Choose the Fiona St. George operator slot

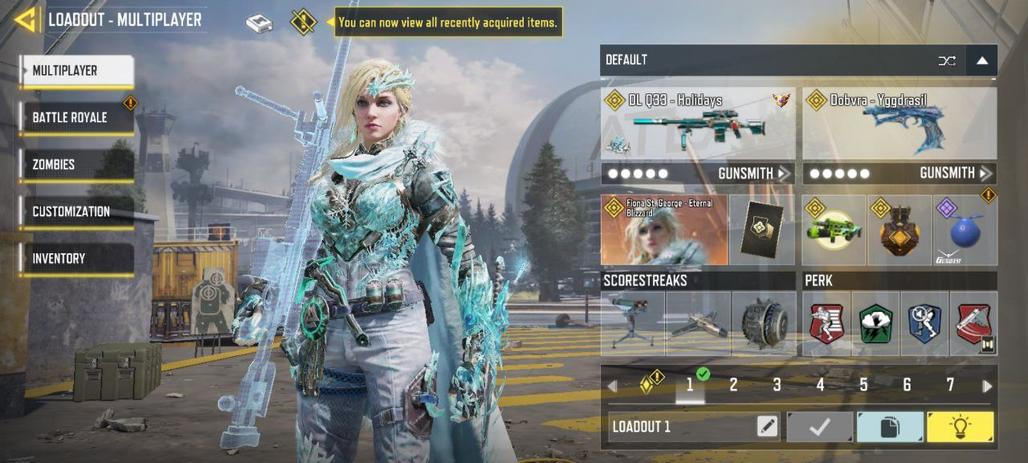tap(664, 231)
